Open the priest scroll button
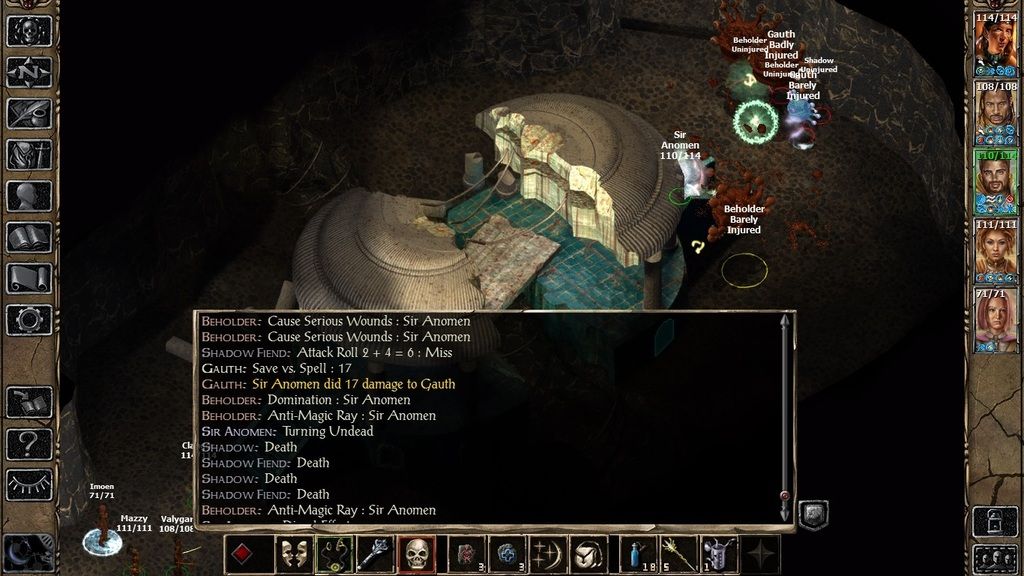 tap(29, 278)
